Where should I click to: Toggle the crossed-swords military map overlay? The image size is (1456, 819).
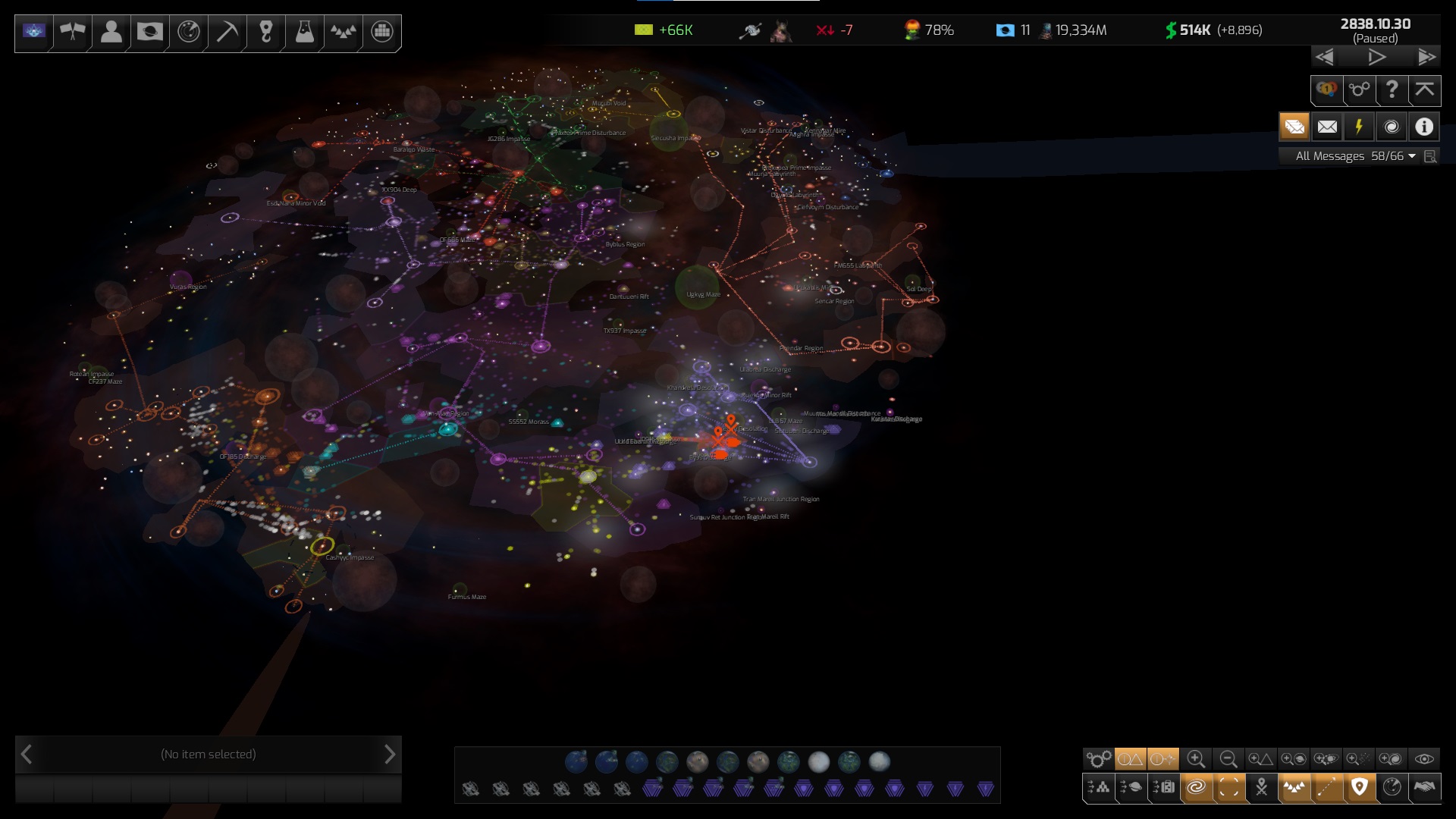pyautogui.click(x=1260, y=786)
